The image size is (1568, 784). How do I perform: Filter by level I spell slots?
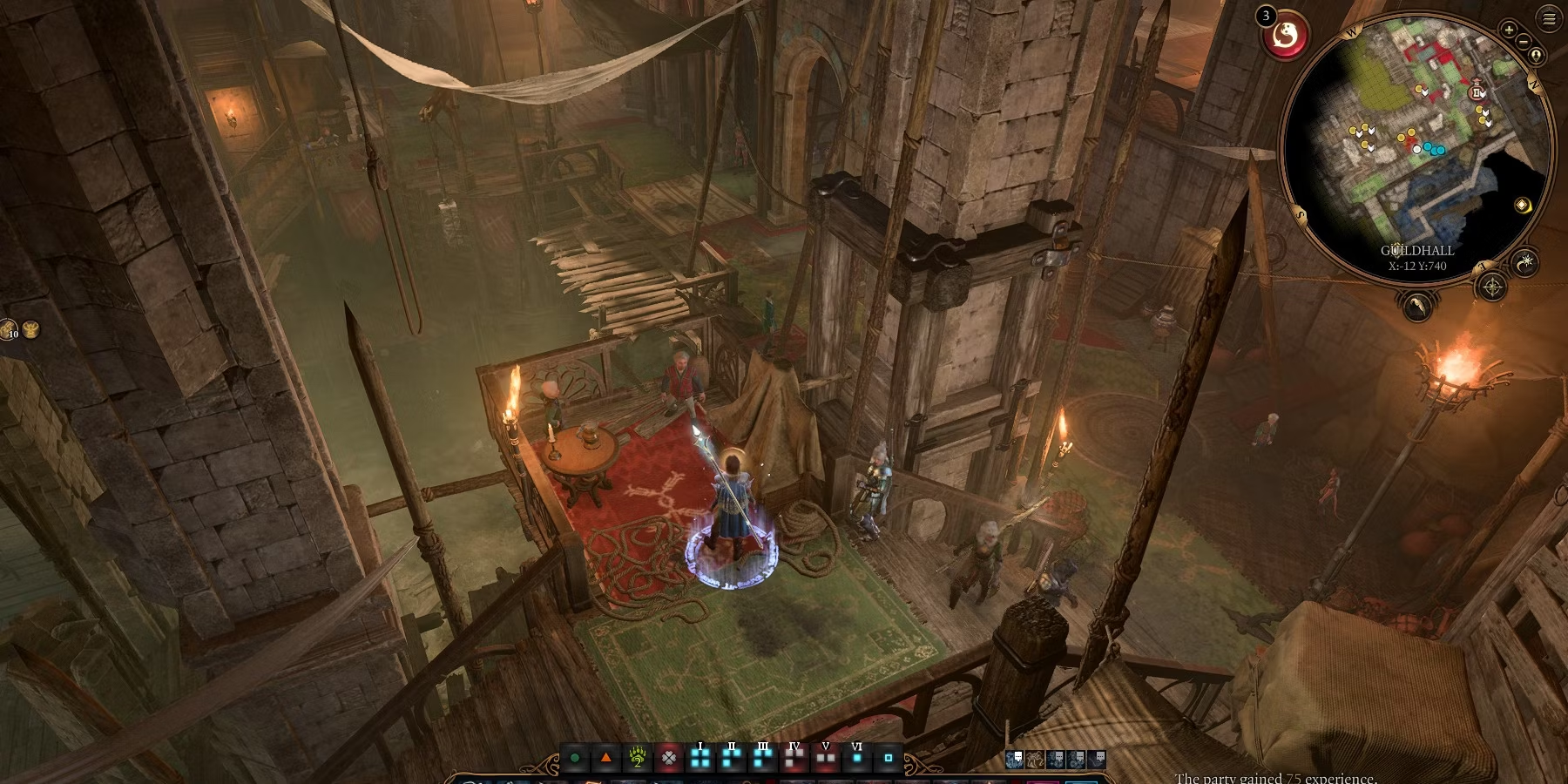point(700,758)
